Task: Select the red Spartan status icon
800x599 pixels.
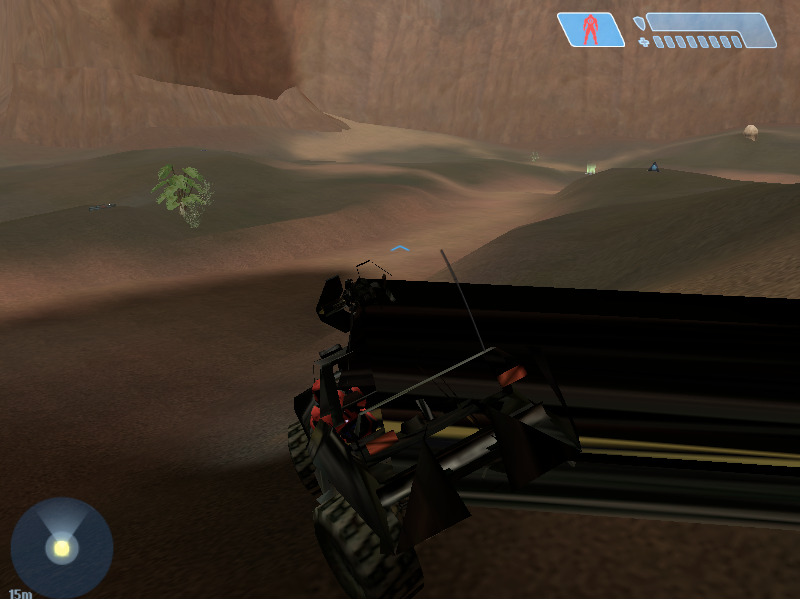Action: point(590,29)
